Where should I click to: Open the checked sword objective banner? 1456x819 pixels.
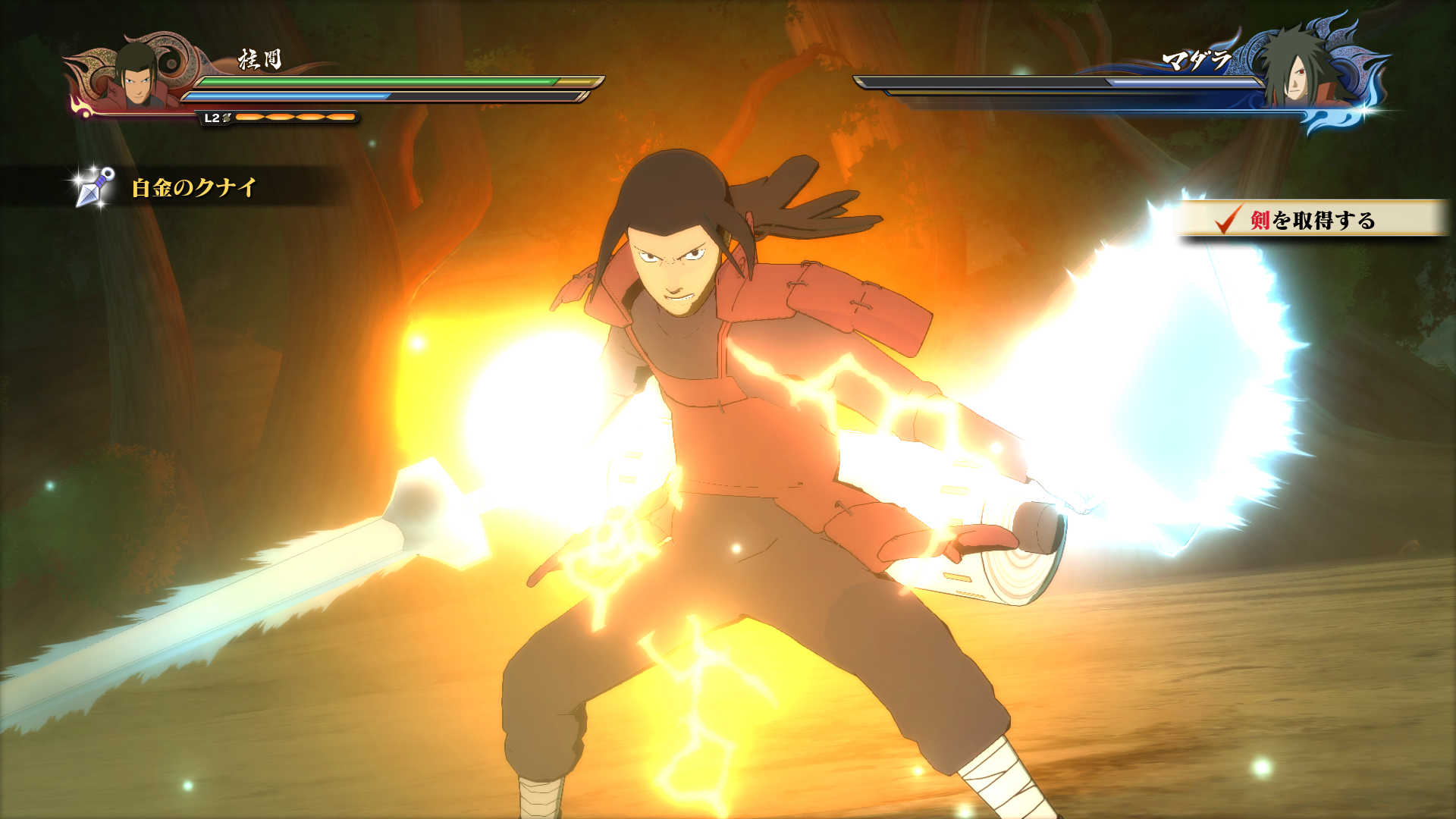[1310, 220]
